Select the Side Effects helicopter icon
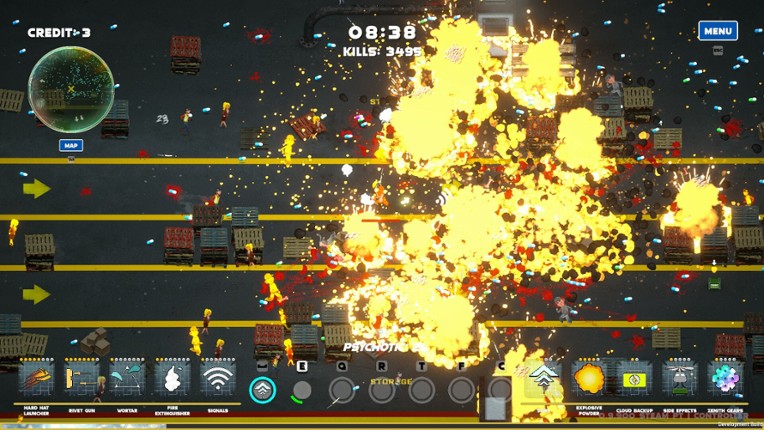This screenshot has width=764, height=430. (x=679, y=379)
